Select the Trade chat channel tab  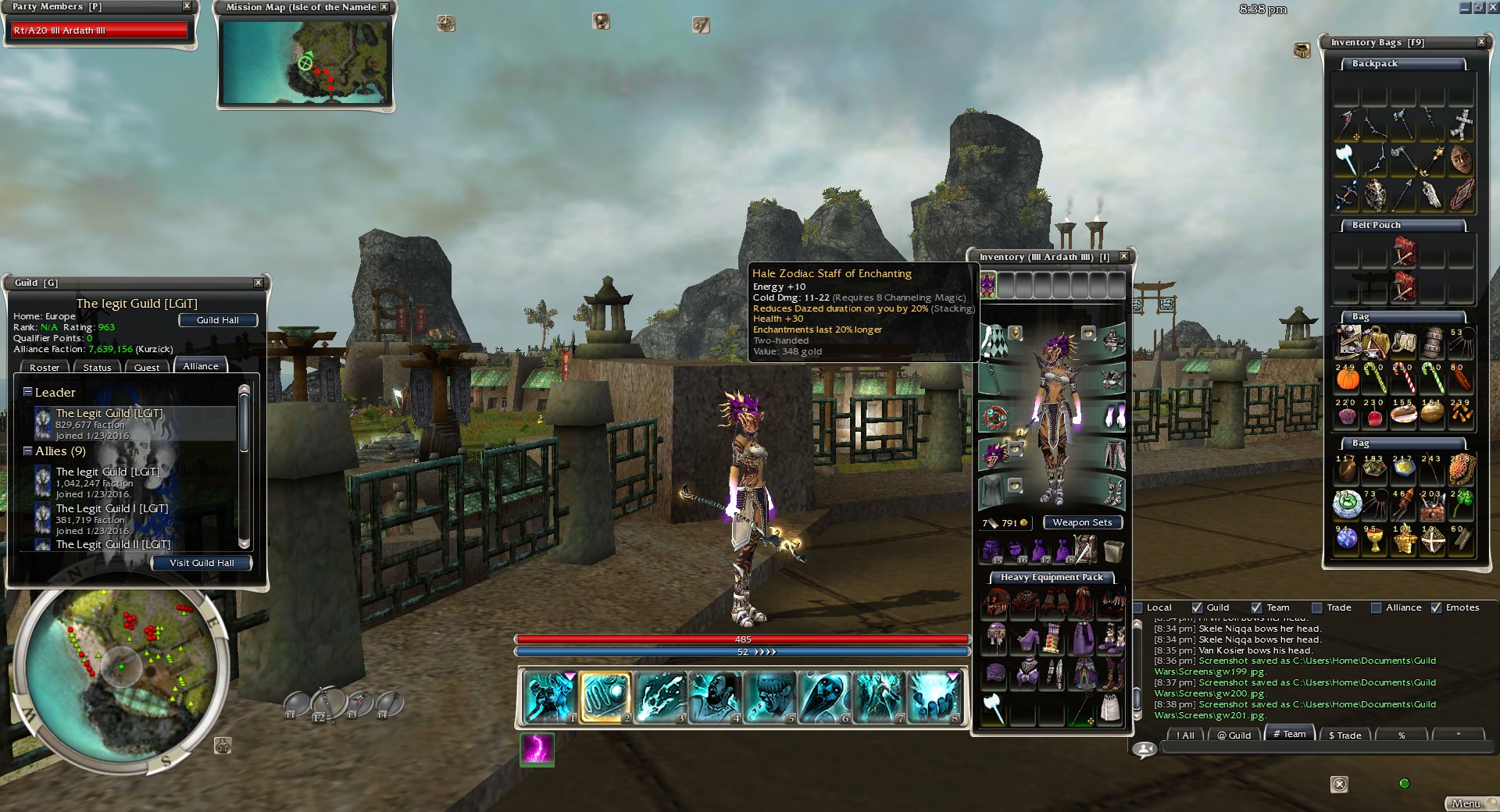click(1345, 735)
